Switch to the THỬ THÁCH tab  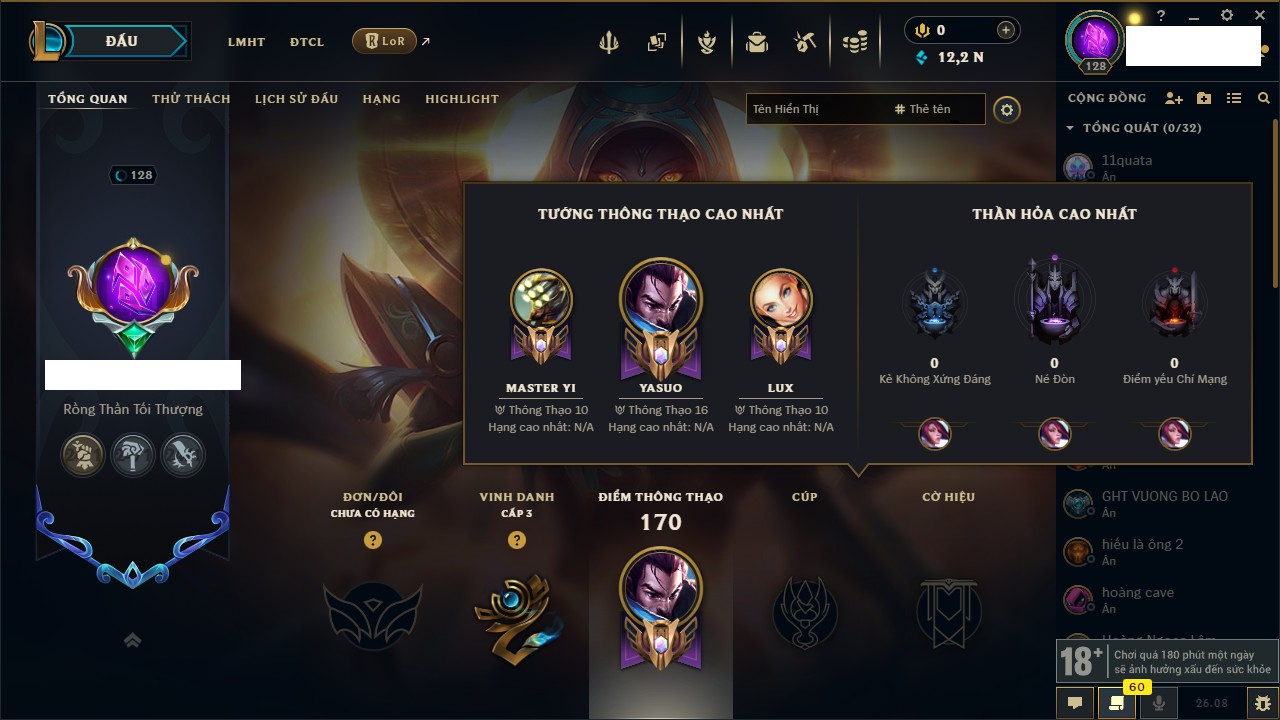pyautogui.click(x=191, y=99)
